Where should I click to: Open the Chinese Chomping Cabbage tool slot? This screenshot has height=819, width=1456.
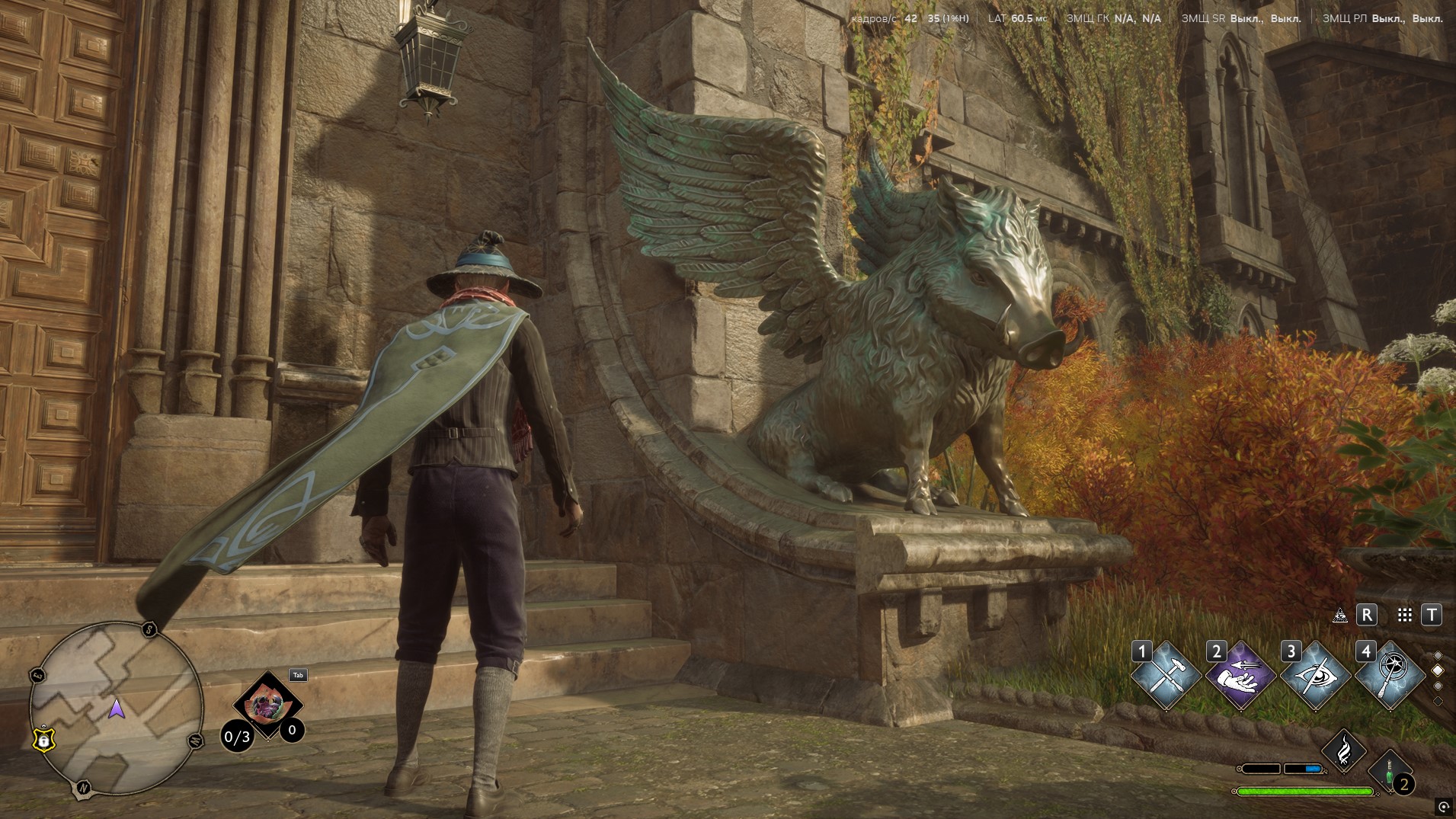266,705
